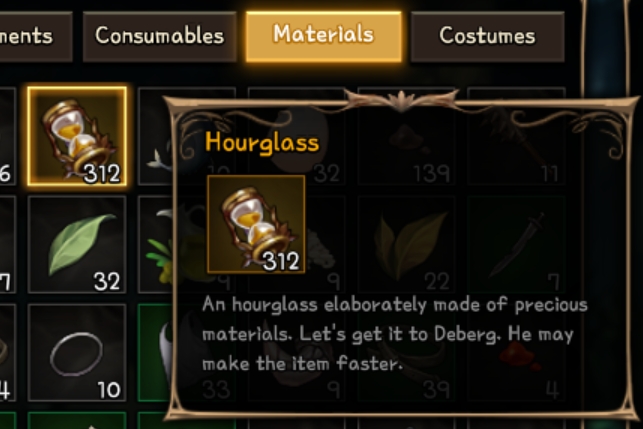Select the Materials tab

pos(323,36)
